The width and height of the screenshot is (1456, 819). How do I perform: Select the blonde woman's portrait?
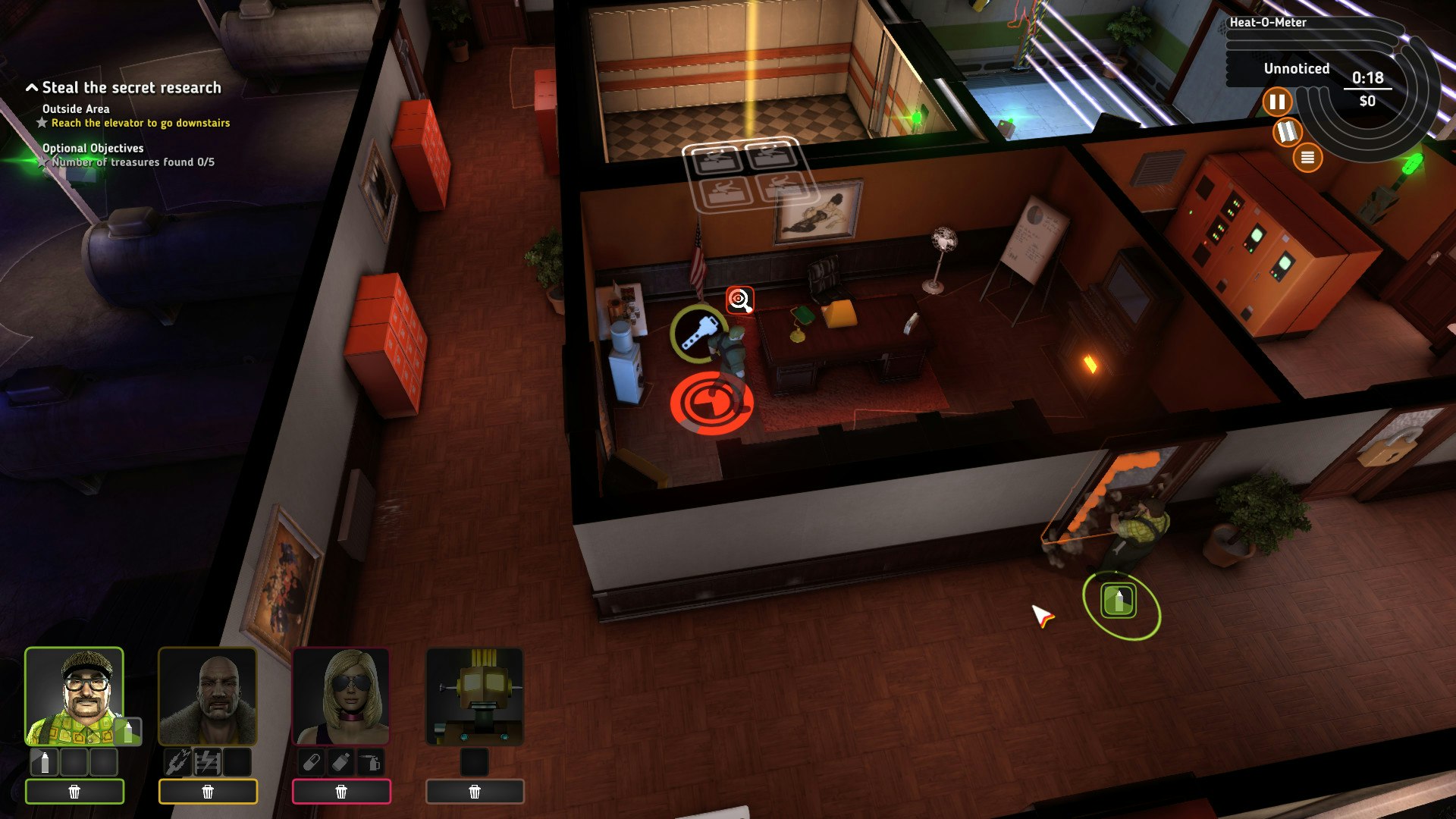343,694
